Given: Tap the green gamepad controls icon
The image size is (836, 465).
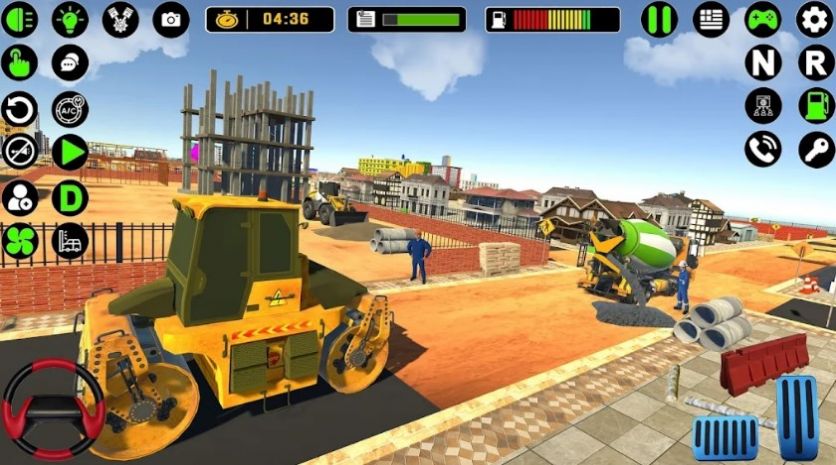Looking at the screenshot, I should (763, 20).
